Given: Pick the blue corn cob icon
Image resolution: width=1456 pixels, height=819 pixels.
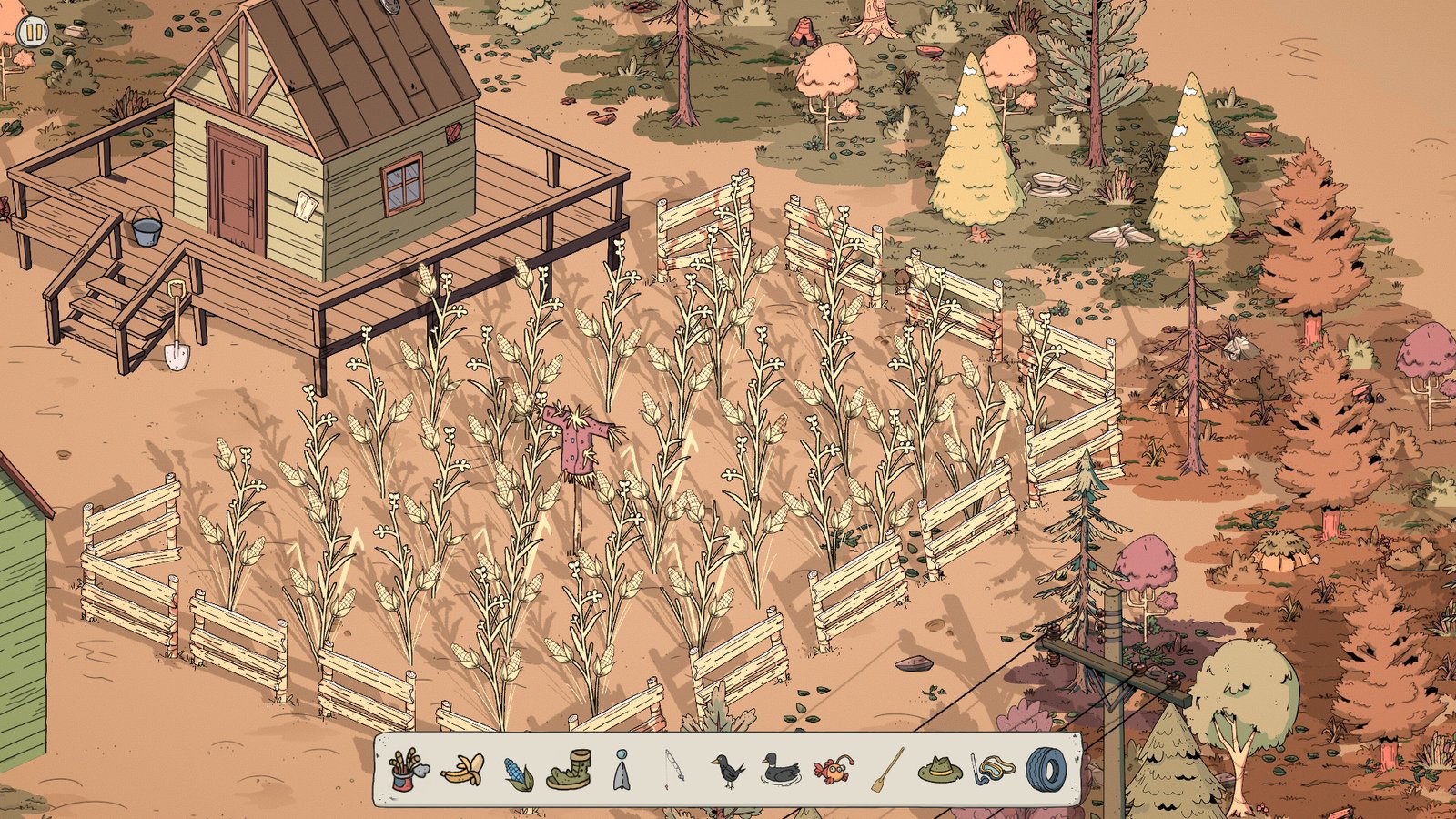Looking at the screenshot, I should click(517, 773).
